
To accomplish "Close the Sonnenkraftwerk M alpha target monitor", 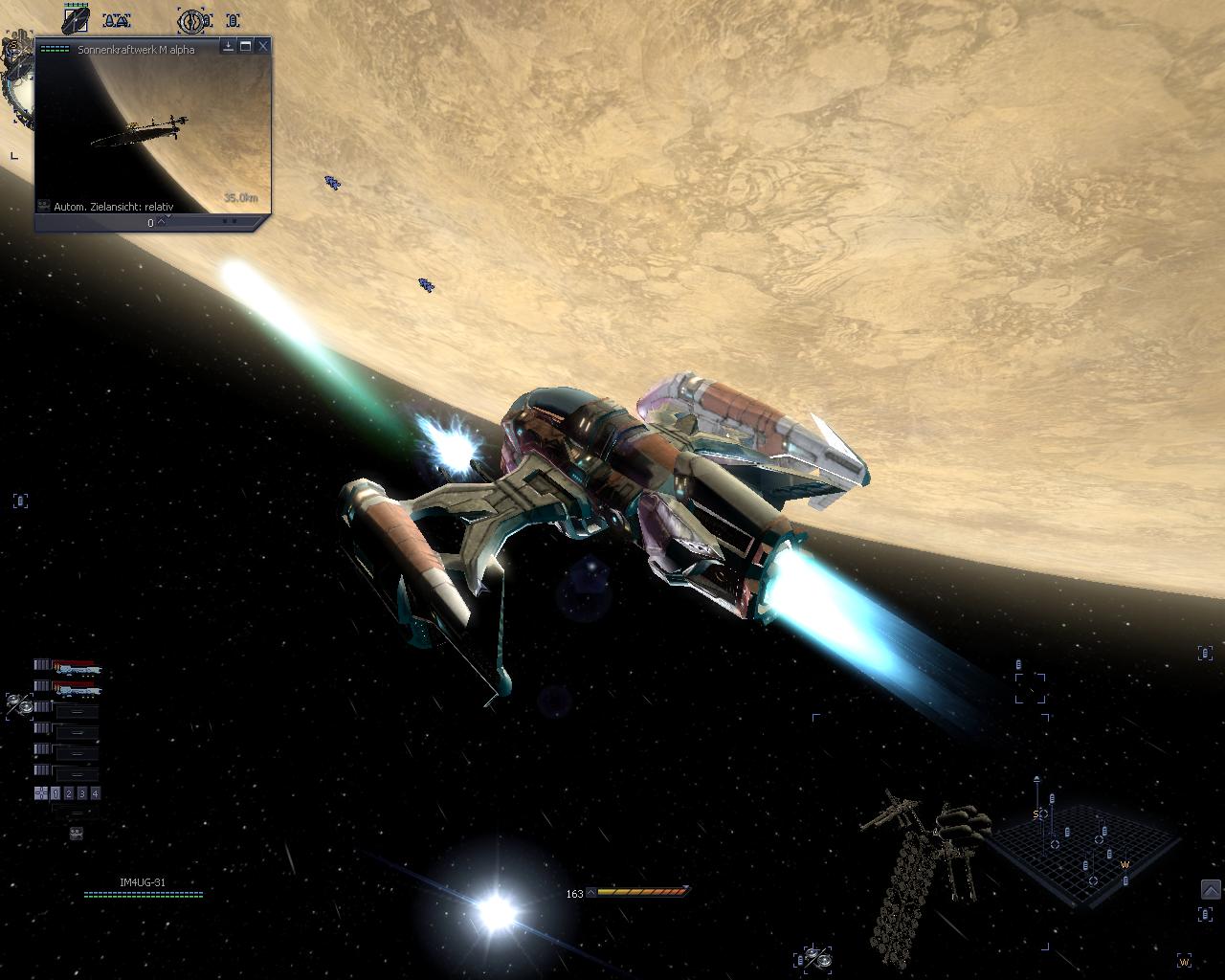I will pos(263,46).
